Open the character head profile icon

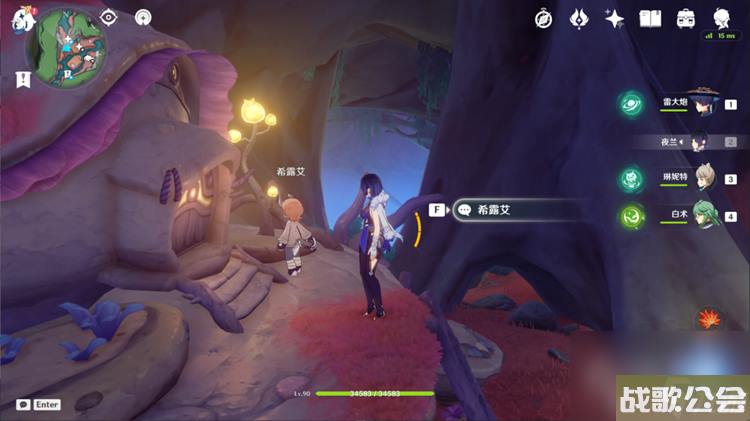pos(720,18)
